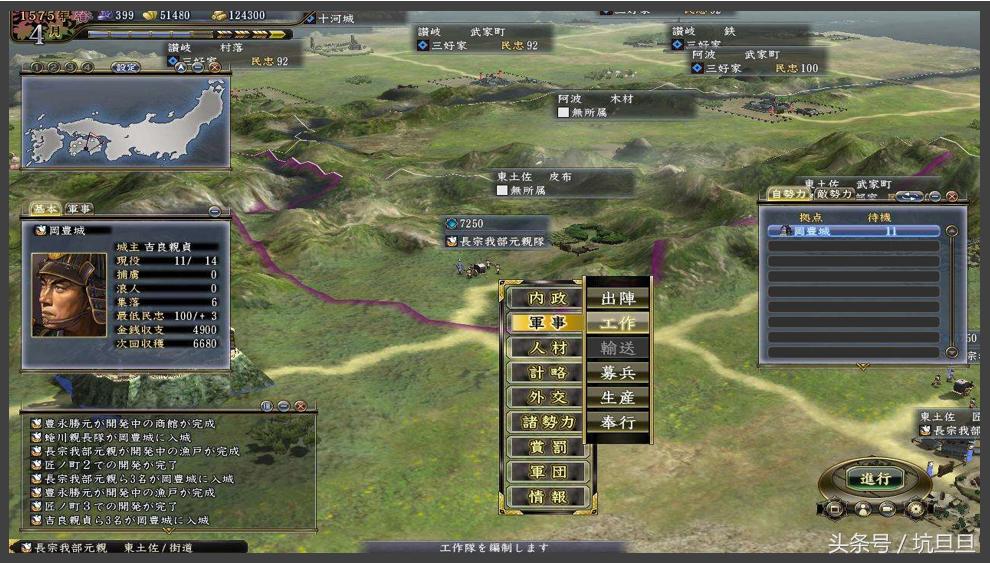This screenshot has width=990, height=563.
Task: Choose the 外交 diplomacy menu entry
Action: [x=547, y=397]
